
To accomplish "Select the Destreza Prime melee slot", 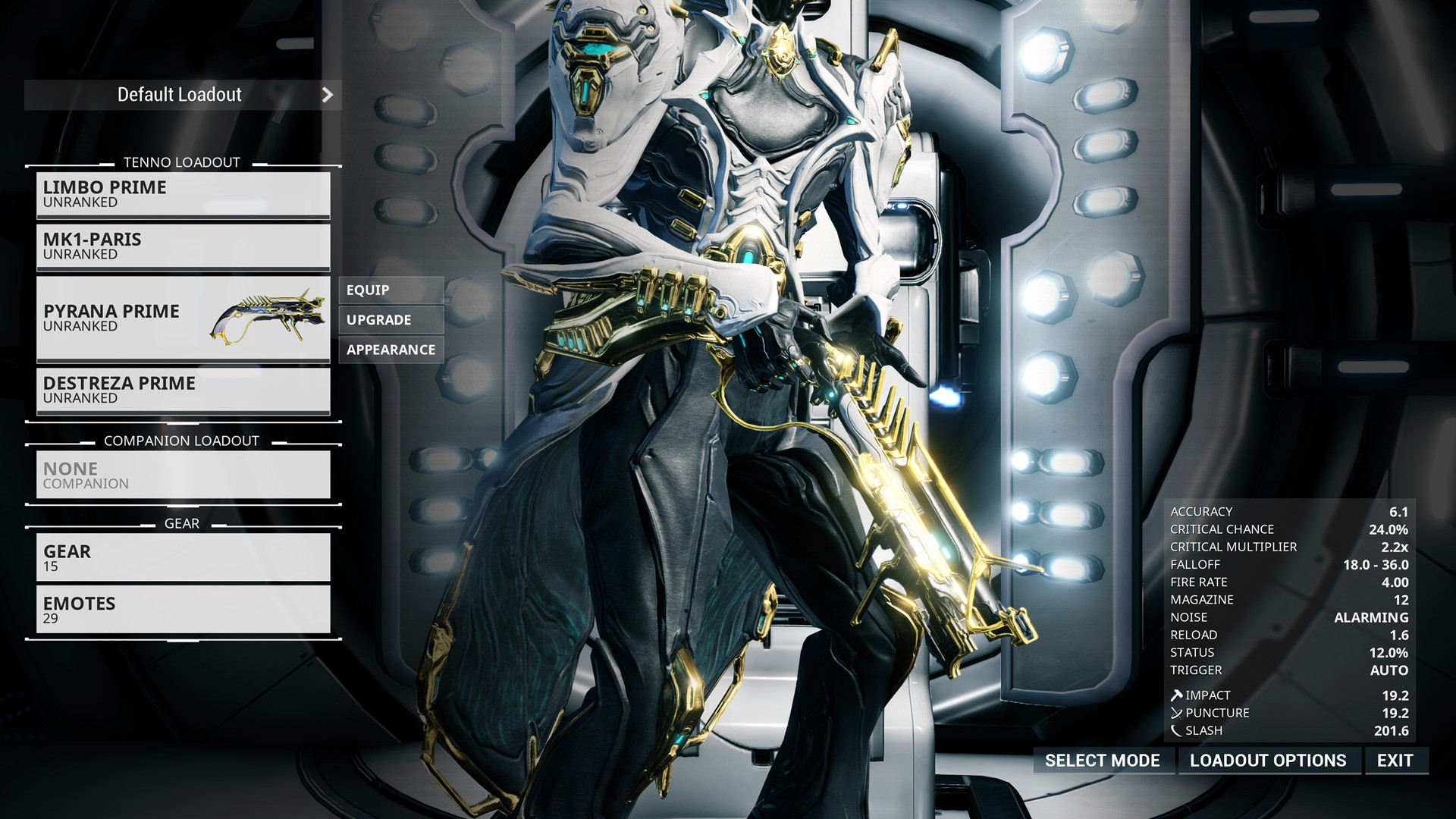I will point(182,391).
